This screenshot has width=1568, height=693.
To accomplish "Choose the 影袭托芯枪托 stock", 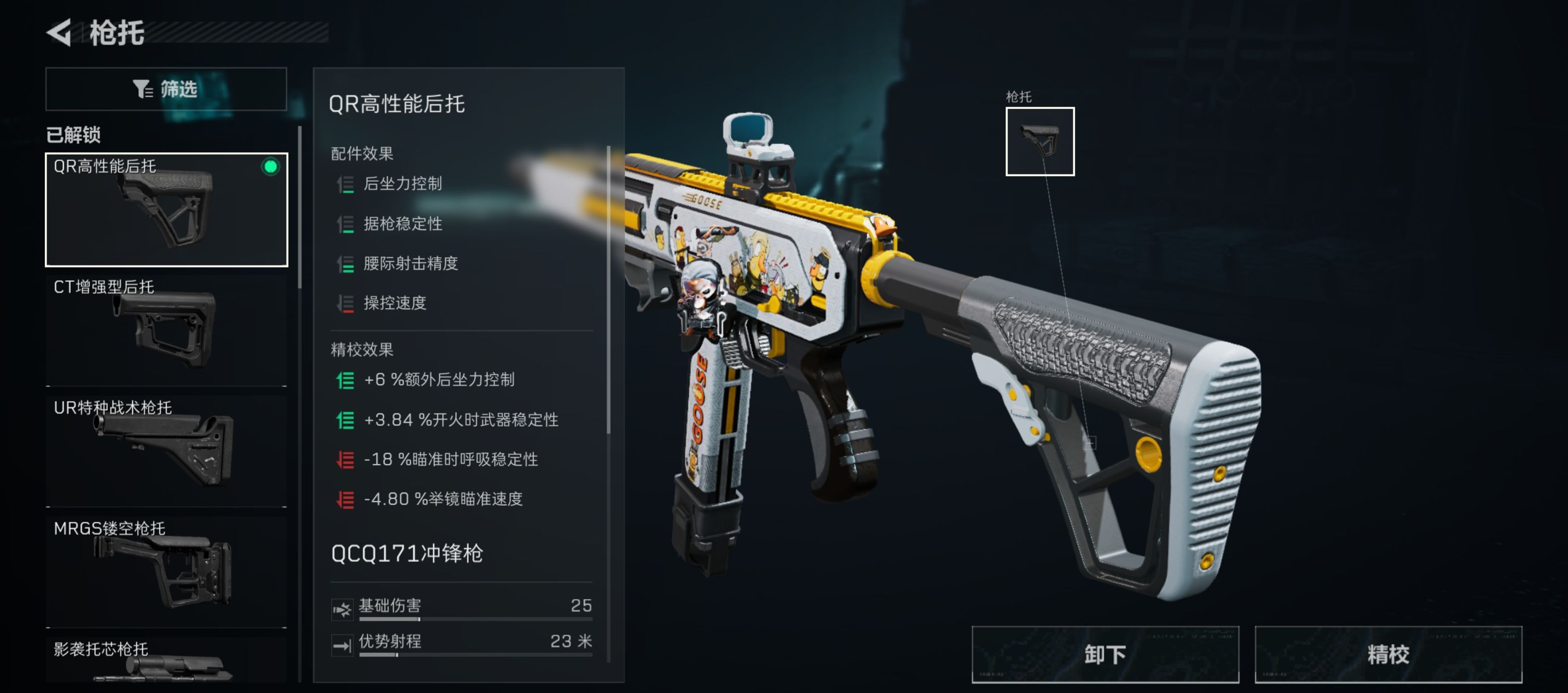I will [166, 661].
